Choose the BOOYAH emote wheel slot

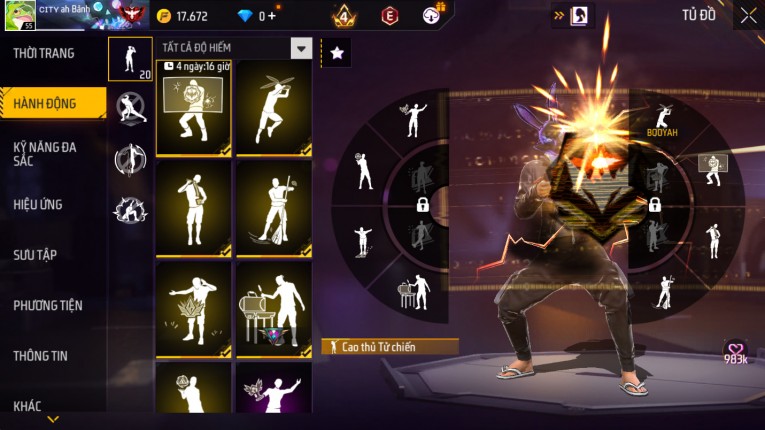pos(661,118)
